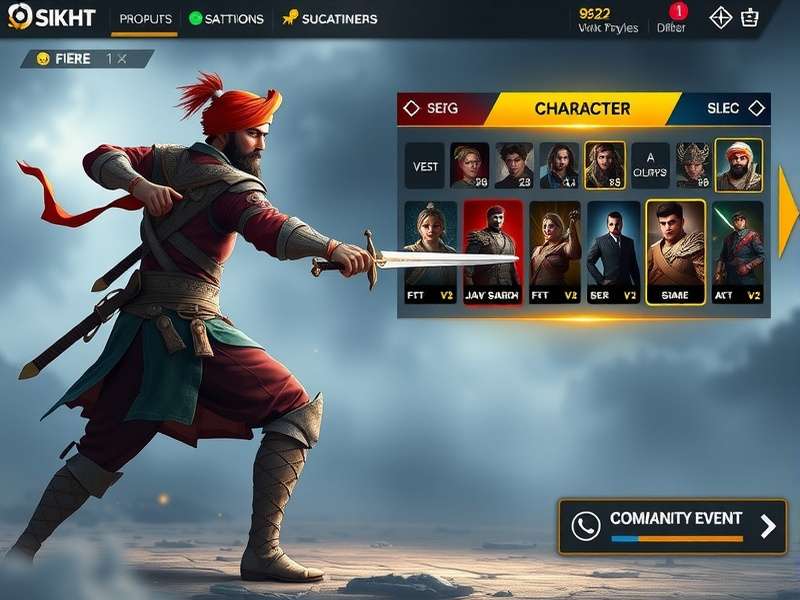The height and width of the screenshot is (600, 800).
Task: Select the CHARACTER tab
Action: coord(582,108)
